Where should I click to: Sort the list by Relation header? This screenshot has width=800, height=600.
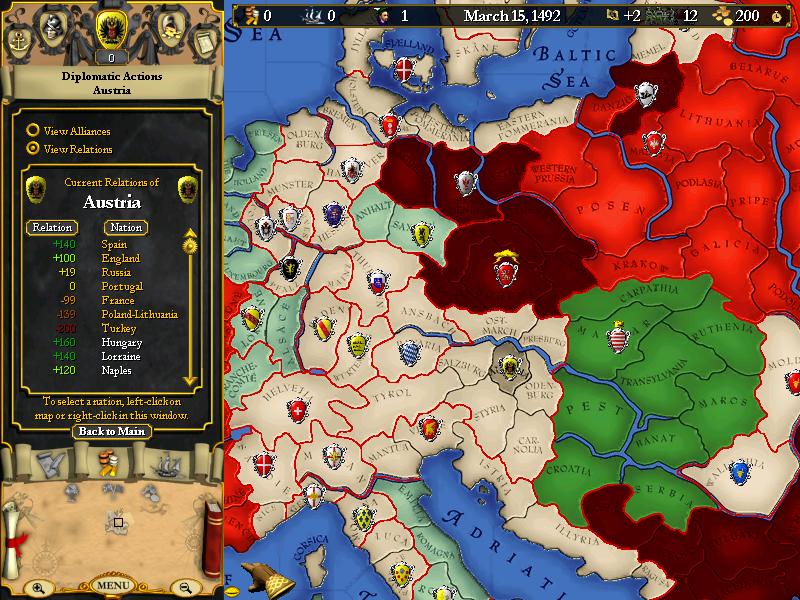pos(51,227)
